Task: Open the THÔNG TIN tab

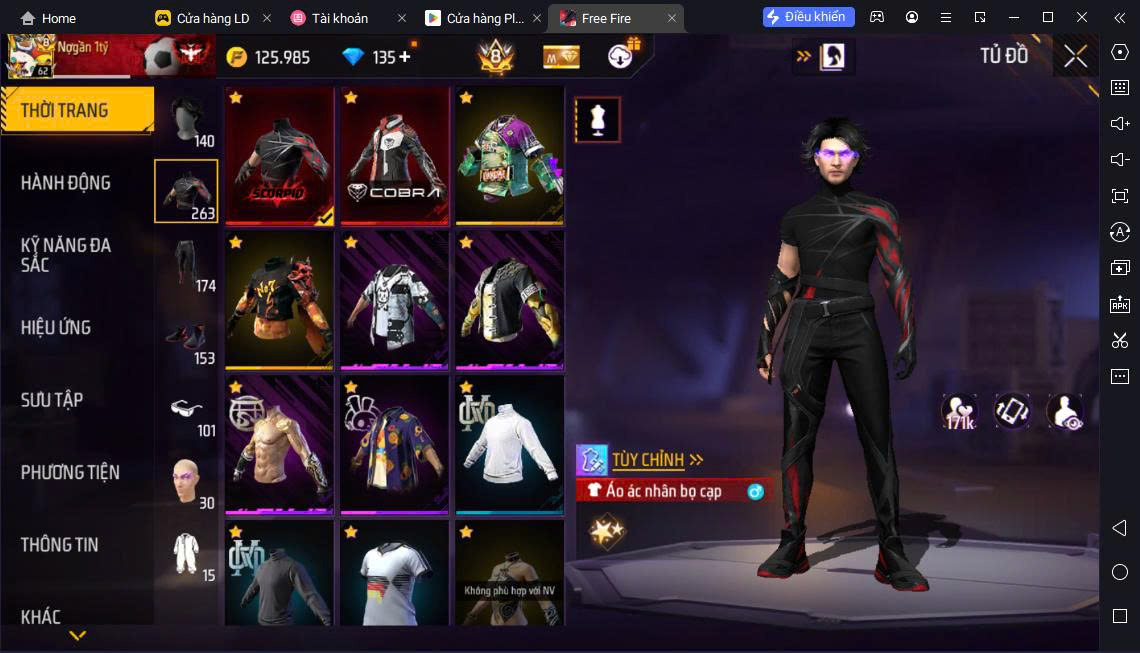Action: pyautogui.click(x=60, y=545)
